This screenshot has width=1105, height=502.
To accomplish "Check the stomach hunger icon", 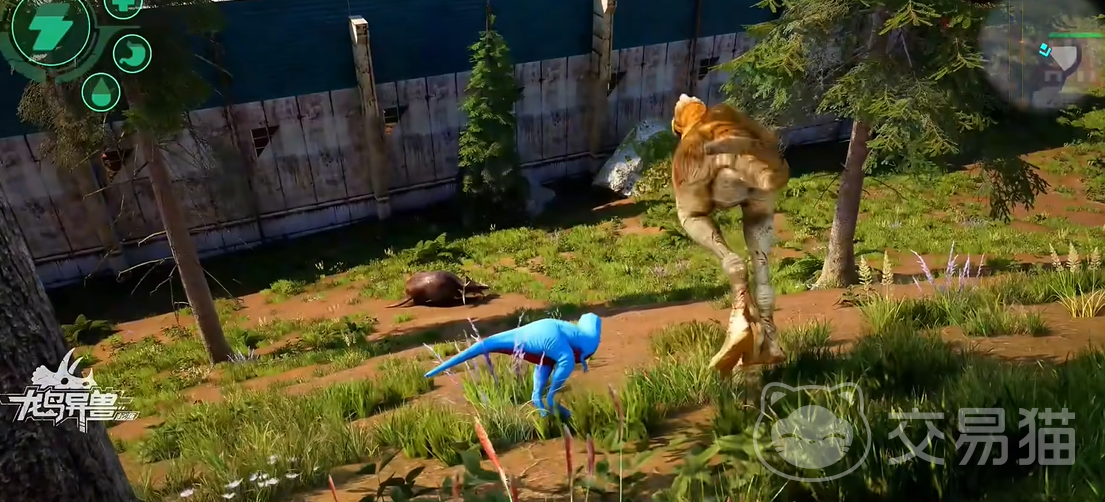I will (x=132, y=53).
